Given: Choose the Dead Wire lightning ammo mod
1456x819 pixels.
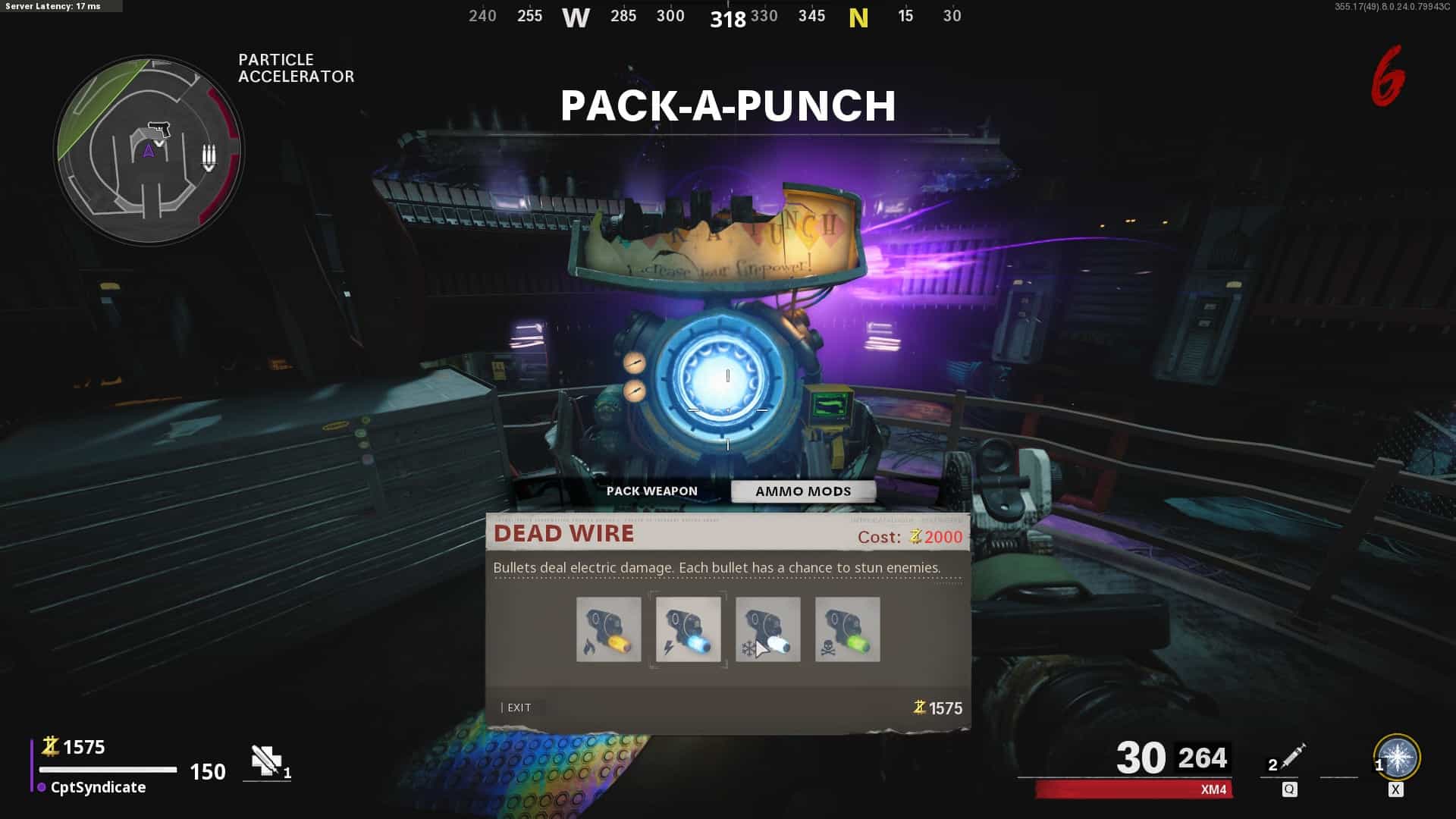Looking at the screenshot, I should [x=688, y=629].
